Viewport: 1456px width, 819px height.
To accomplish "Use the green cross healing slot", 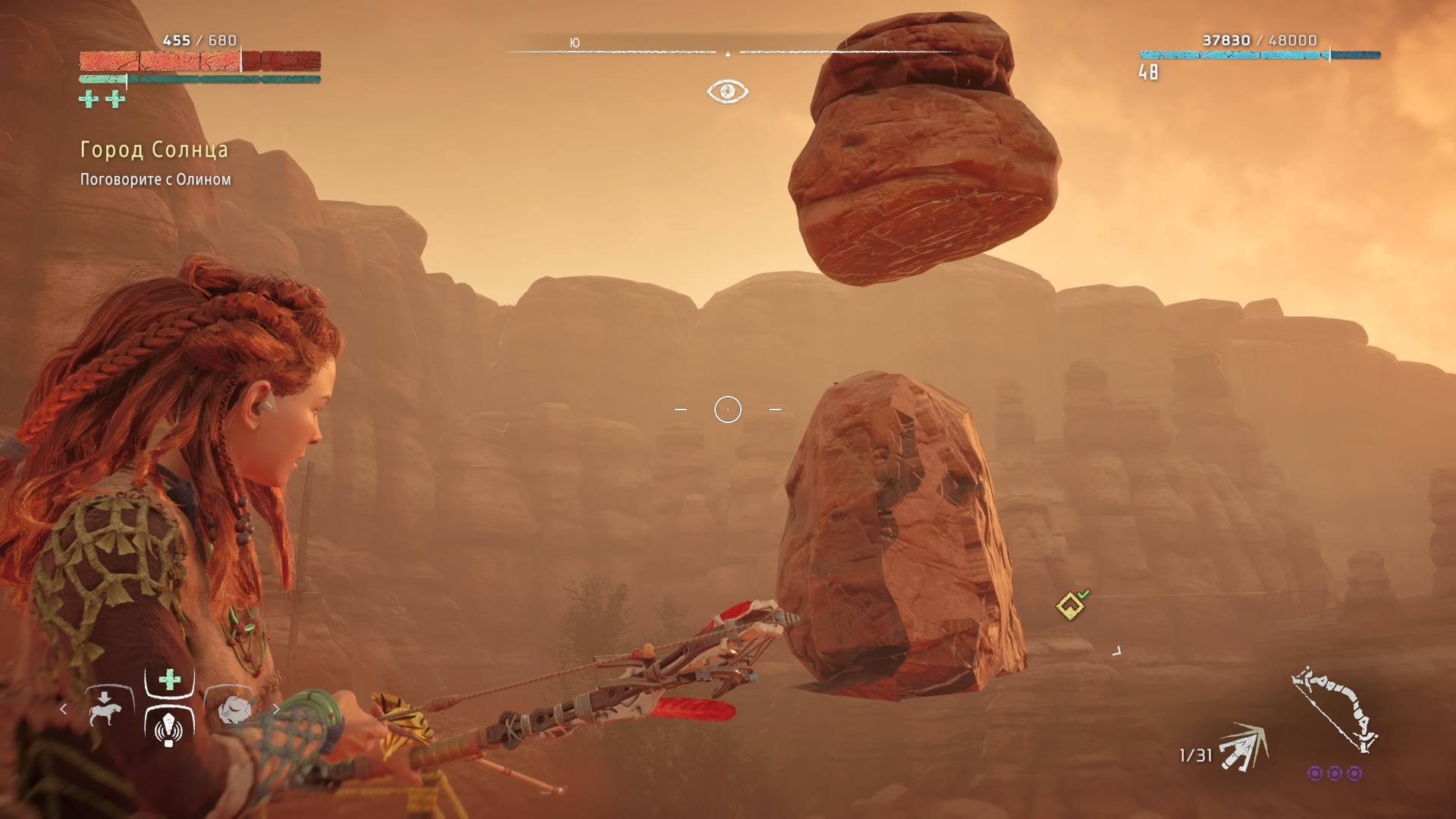I will click(x=170, y=679).
